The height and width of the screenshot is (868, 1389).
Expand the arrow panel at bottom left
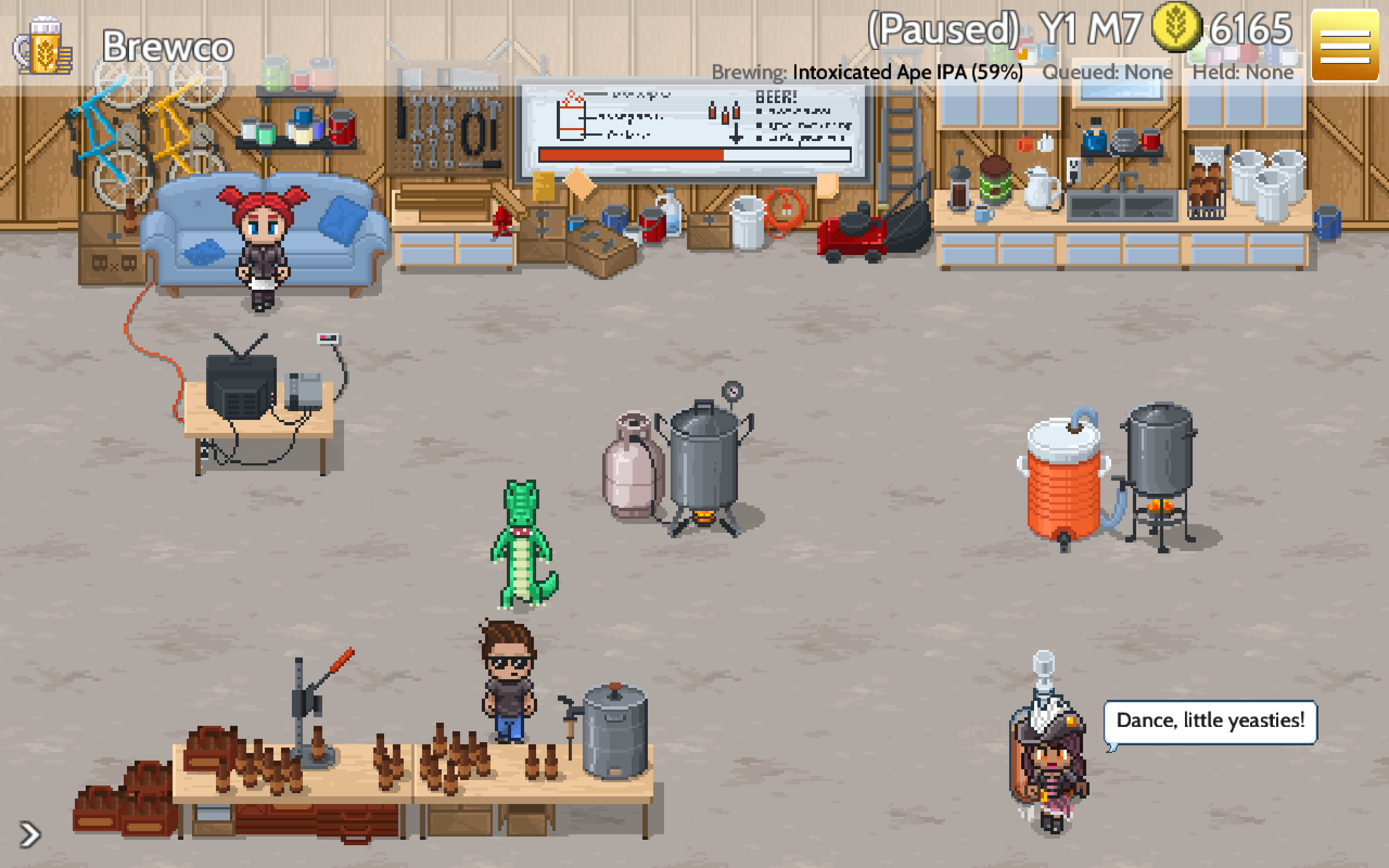[x=30, y=834]
